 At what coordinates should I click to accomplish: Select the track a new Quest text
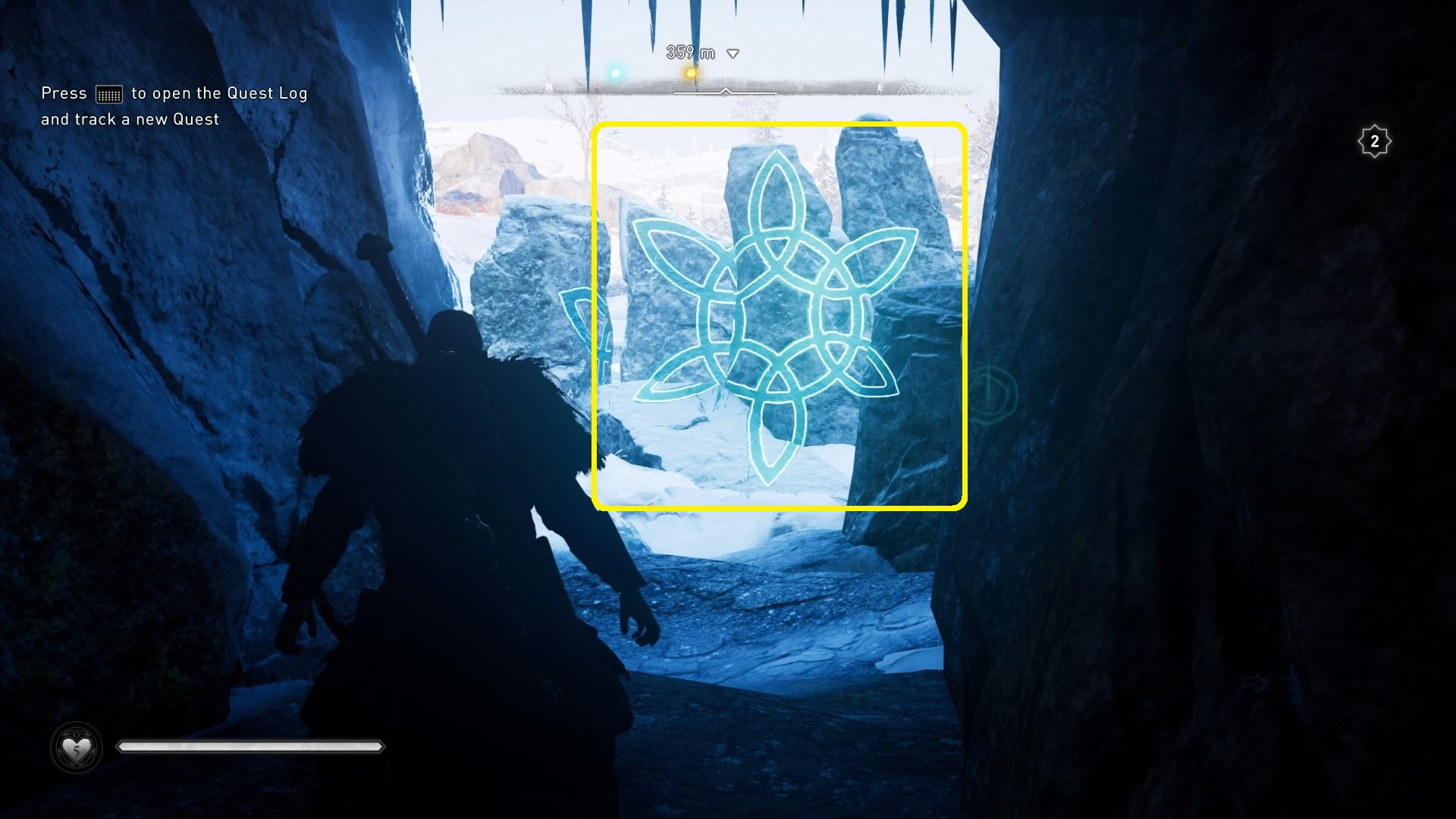click(x=129, y=119)
